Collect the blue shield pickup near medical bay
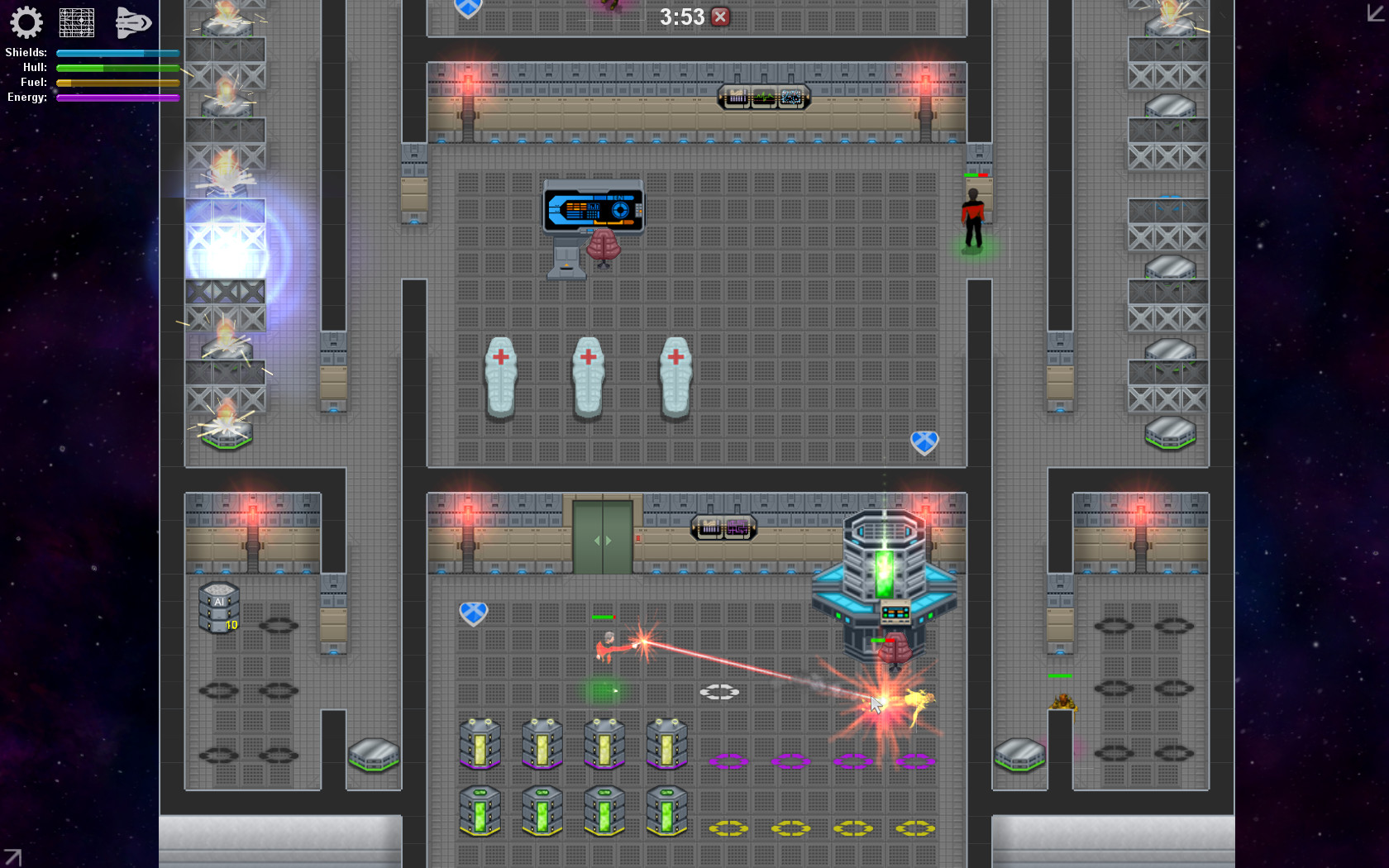1389x868 pixels. pyautogui.click(x=924, y=442)
